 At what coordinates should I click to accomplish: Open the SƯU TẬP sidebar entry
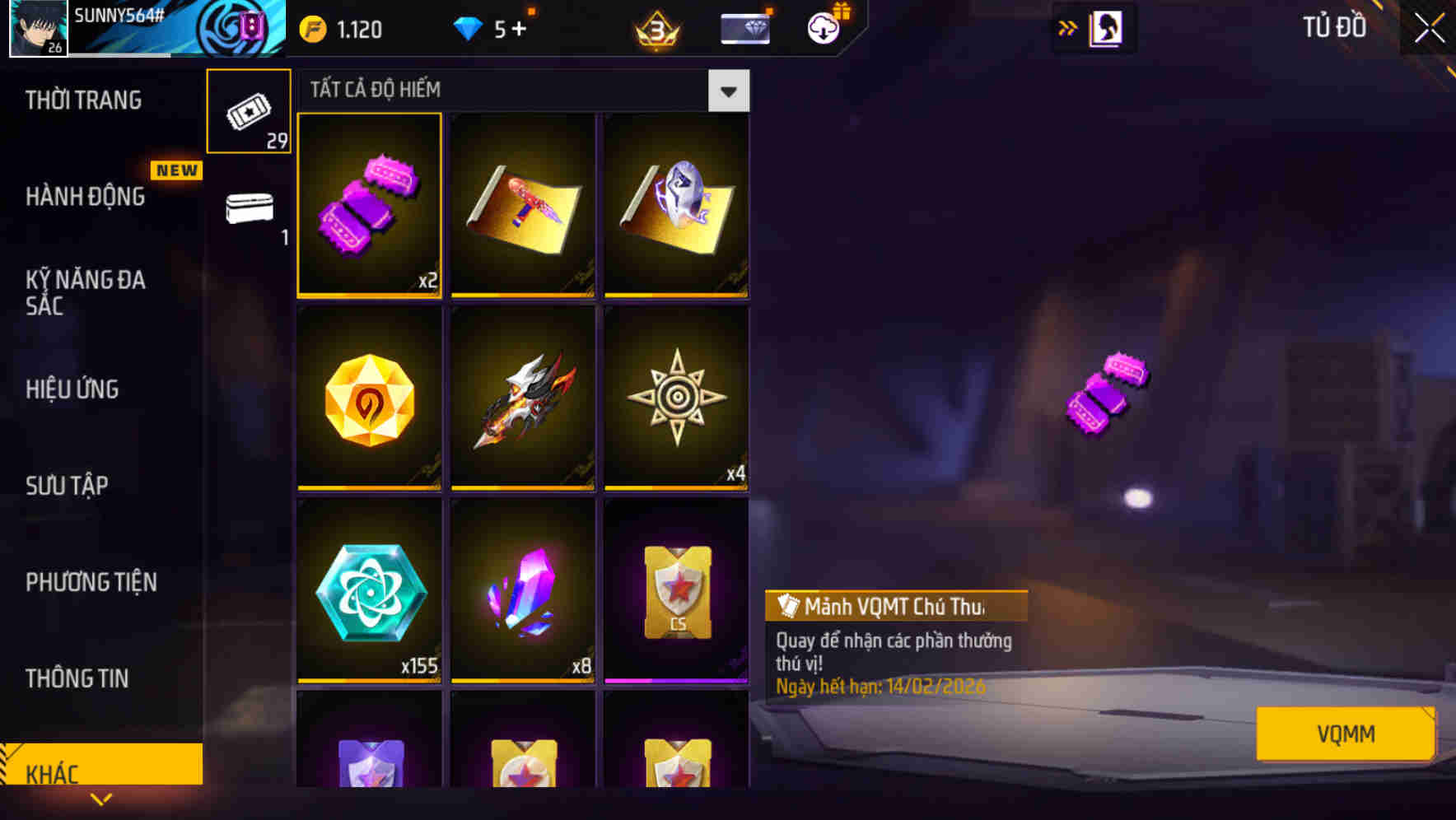tap(69, 486)
